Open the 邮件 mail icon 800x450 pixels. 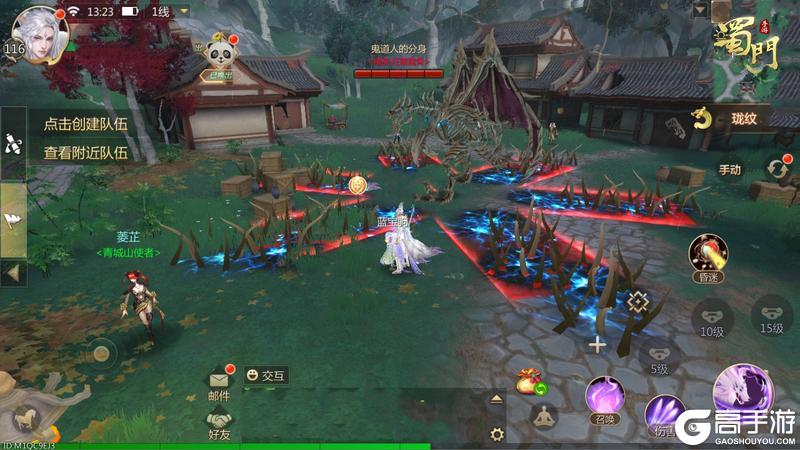click(219, 383)
